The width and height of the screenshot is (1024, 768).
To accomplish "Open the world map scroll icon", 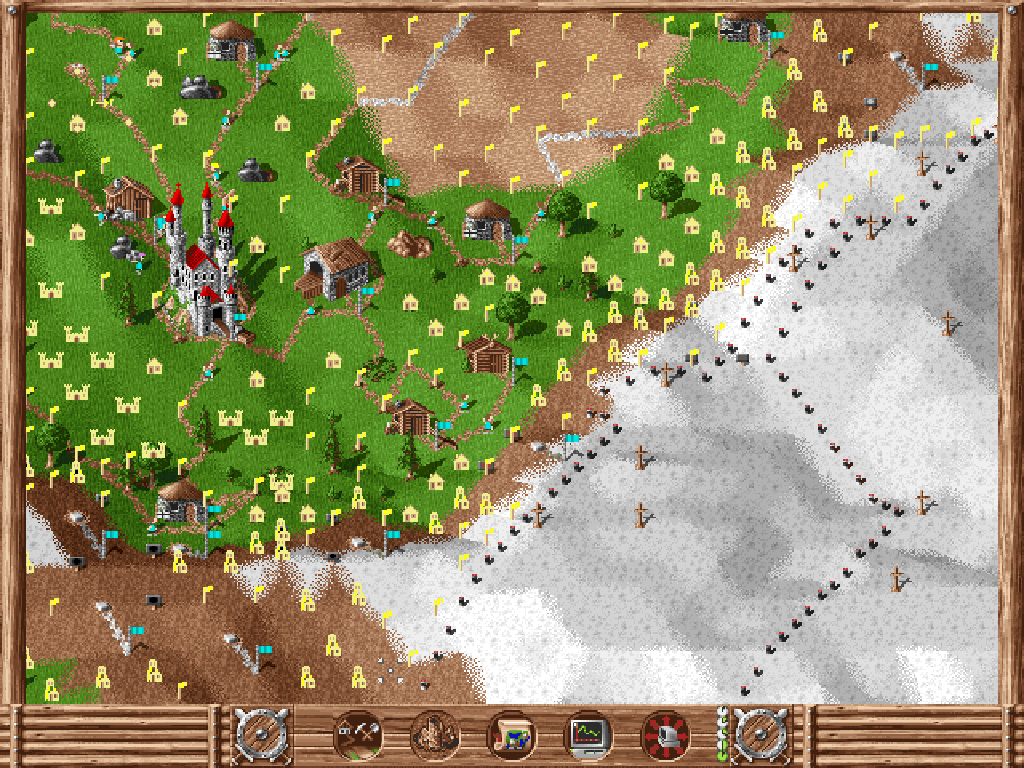I will coord(511,736).
